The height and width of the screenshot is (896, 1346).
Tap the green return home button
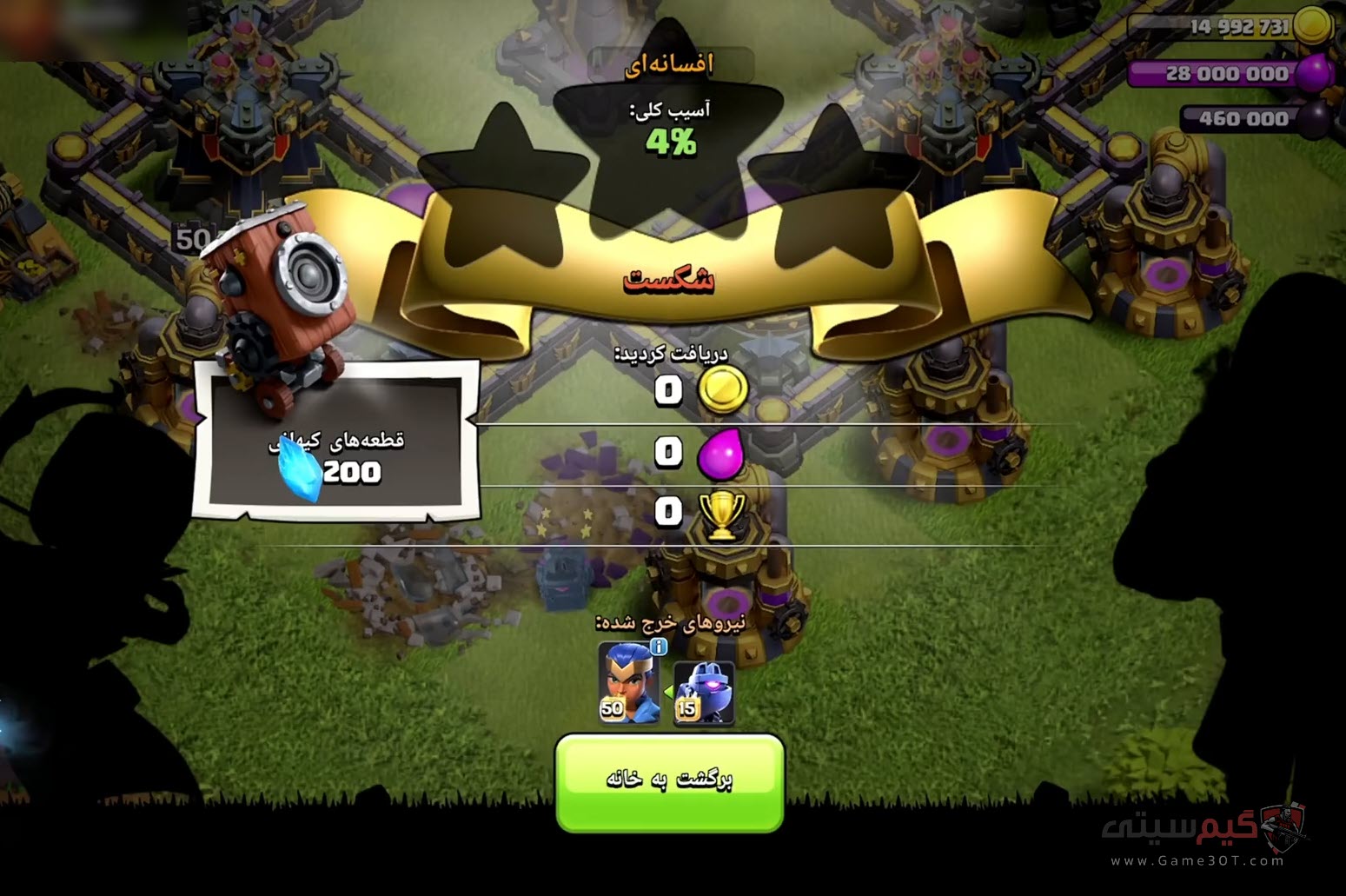(669, 780)
